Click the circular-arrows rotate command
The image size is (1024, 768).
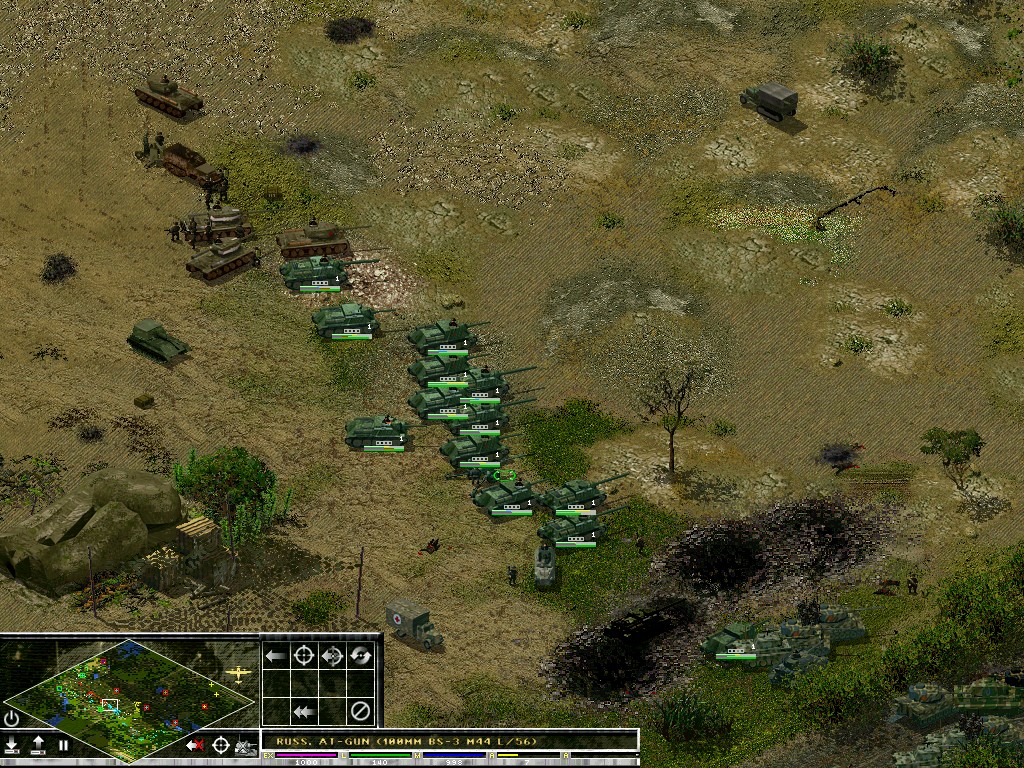tap(361, 656)
